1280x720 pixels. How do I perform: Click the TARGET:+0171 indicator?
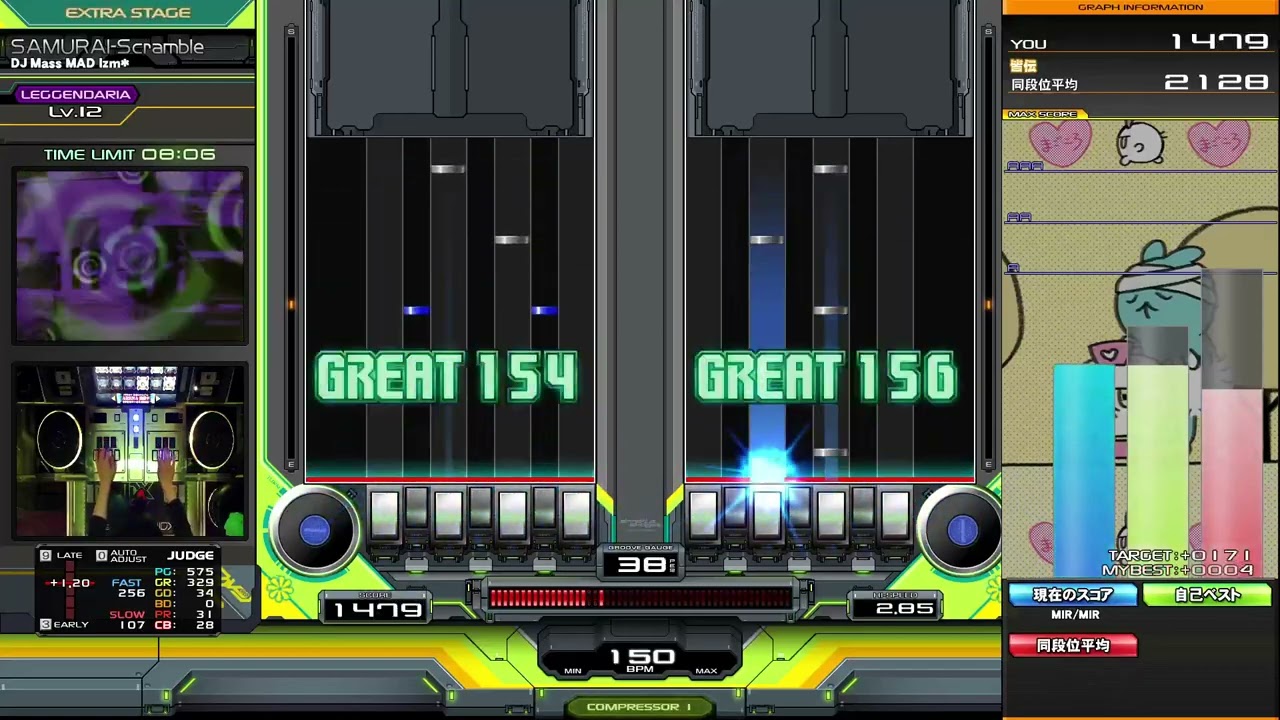click(1179, 555)
